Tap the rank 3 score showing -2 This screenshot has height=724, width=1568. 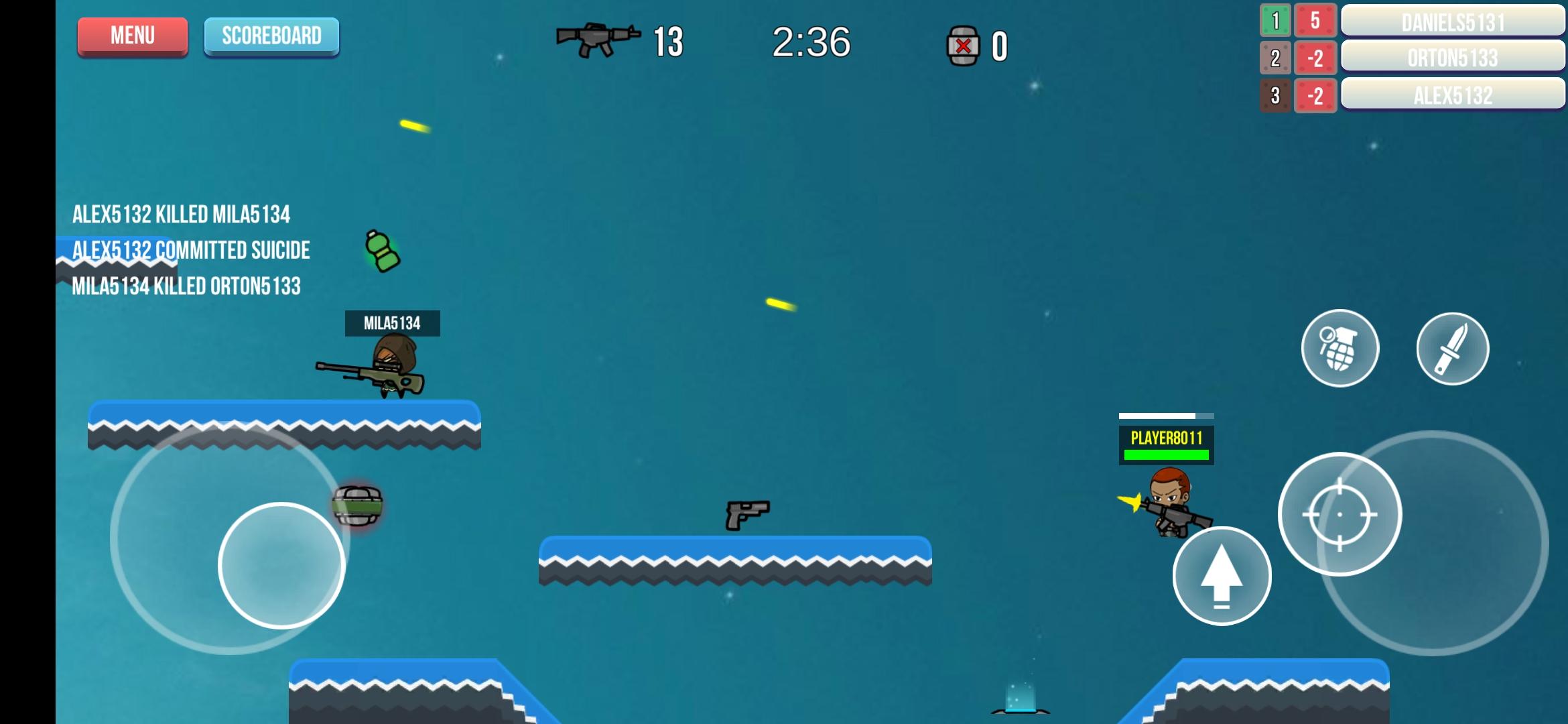pos(1315,96)
